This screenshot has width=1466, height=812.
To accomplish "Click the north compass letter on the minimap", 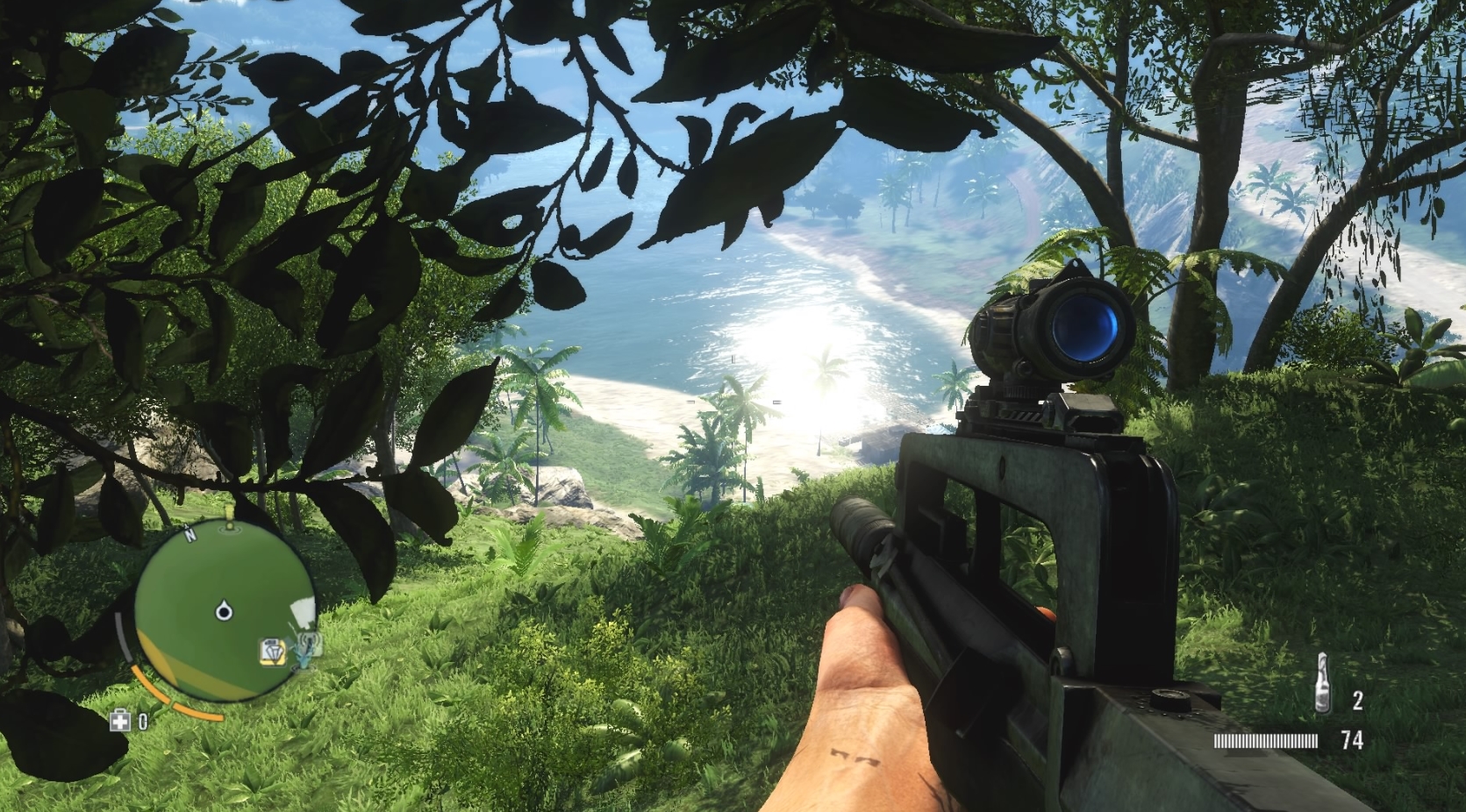I will [x=189, y=533].
